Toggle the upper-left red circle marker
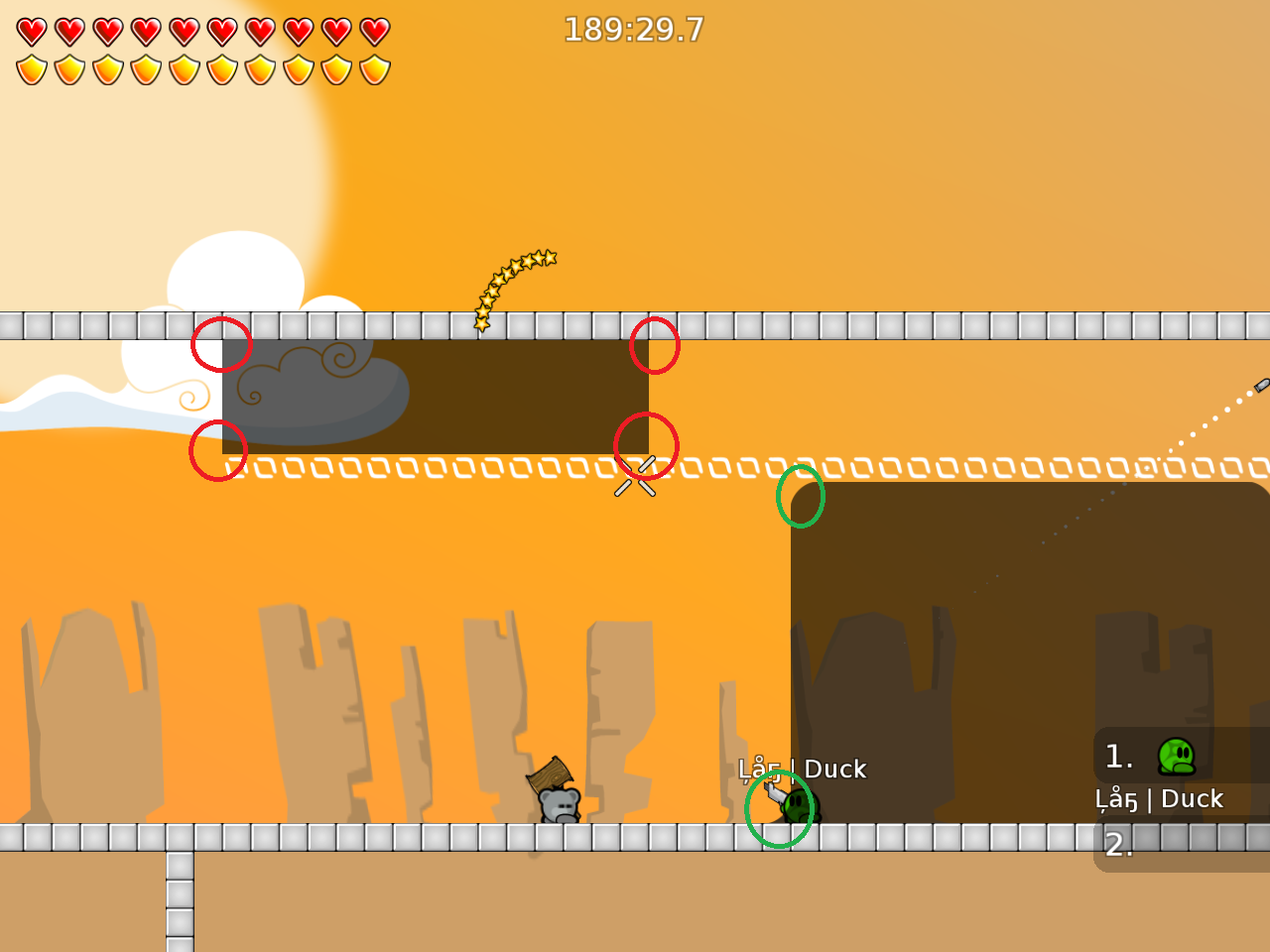This screenshot has width=1270, height=952. (222, 345)
